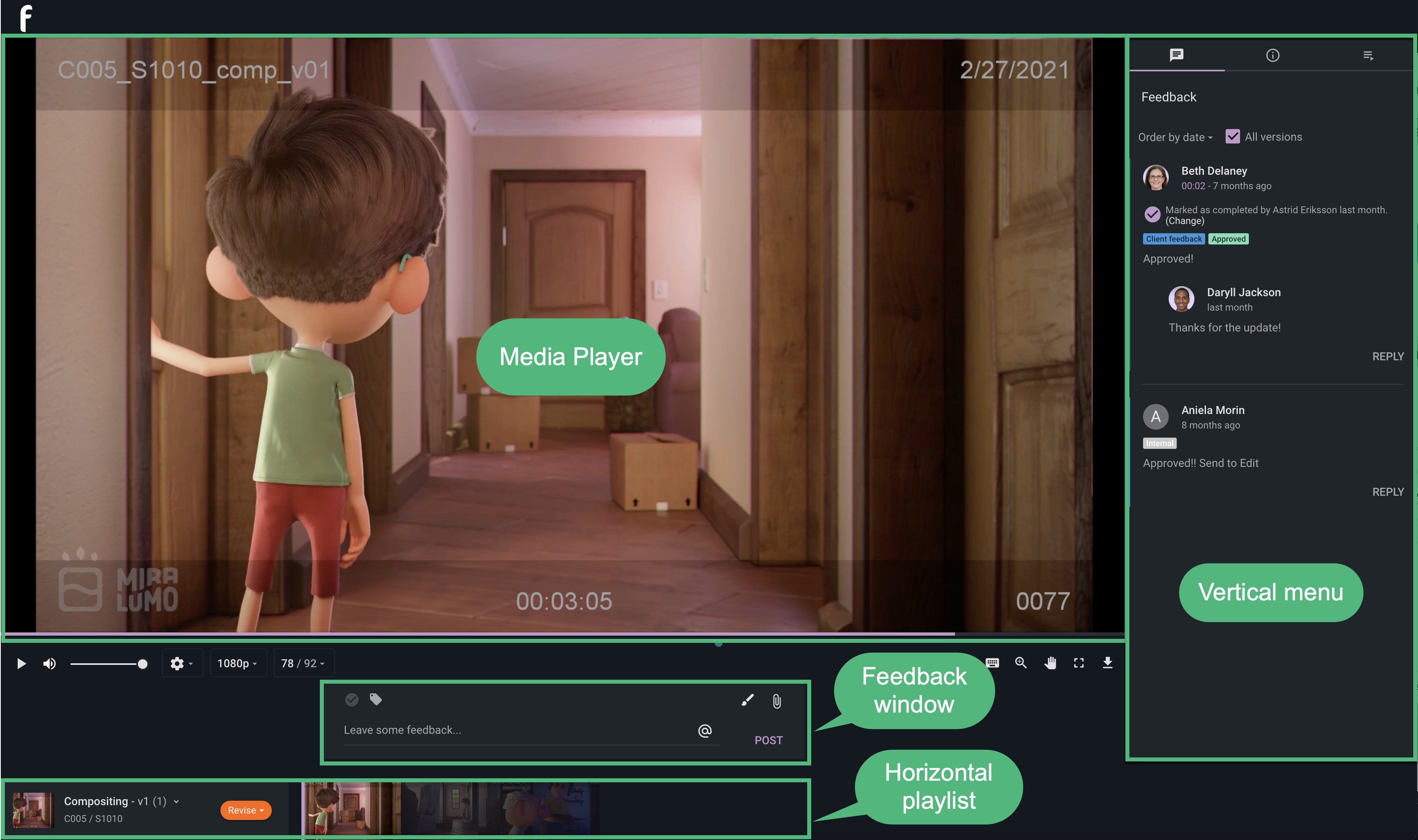Mute the volume speaker icon
This screenshot has height=840, width=1418.
click(50, 663)
